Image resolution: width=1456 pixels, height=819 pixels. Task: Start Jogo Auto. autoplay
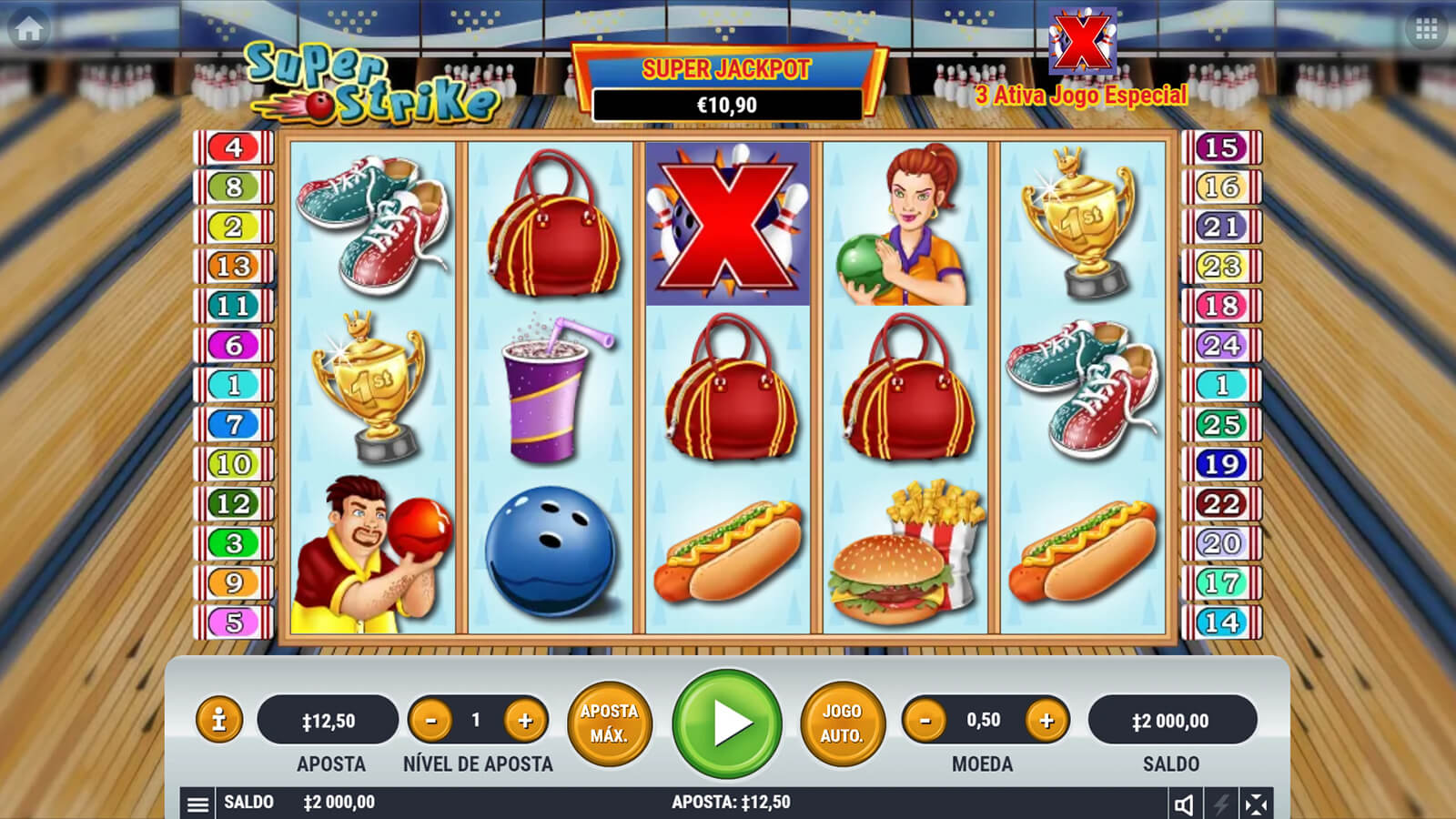coord(842,723)
